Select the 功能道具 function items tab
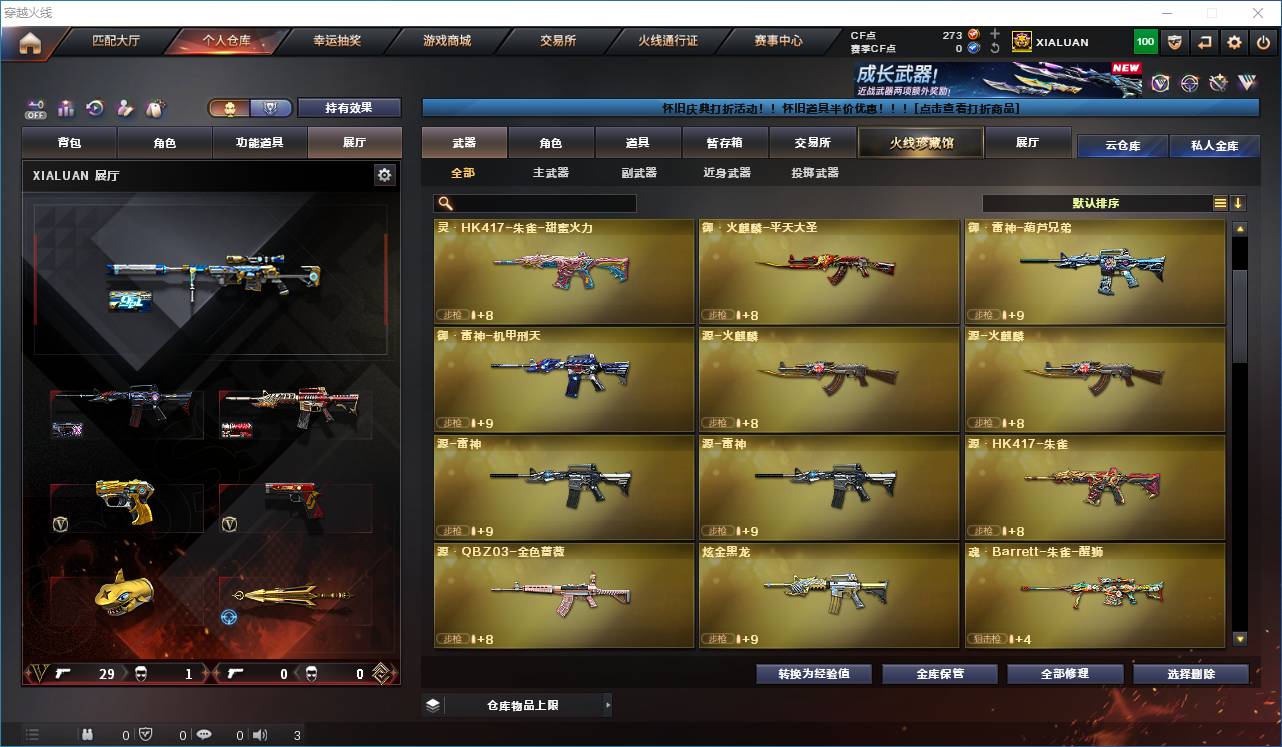 259,143
